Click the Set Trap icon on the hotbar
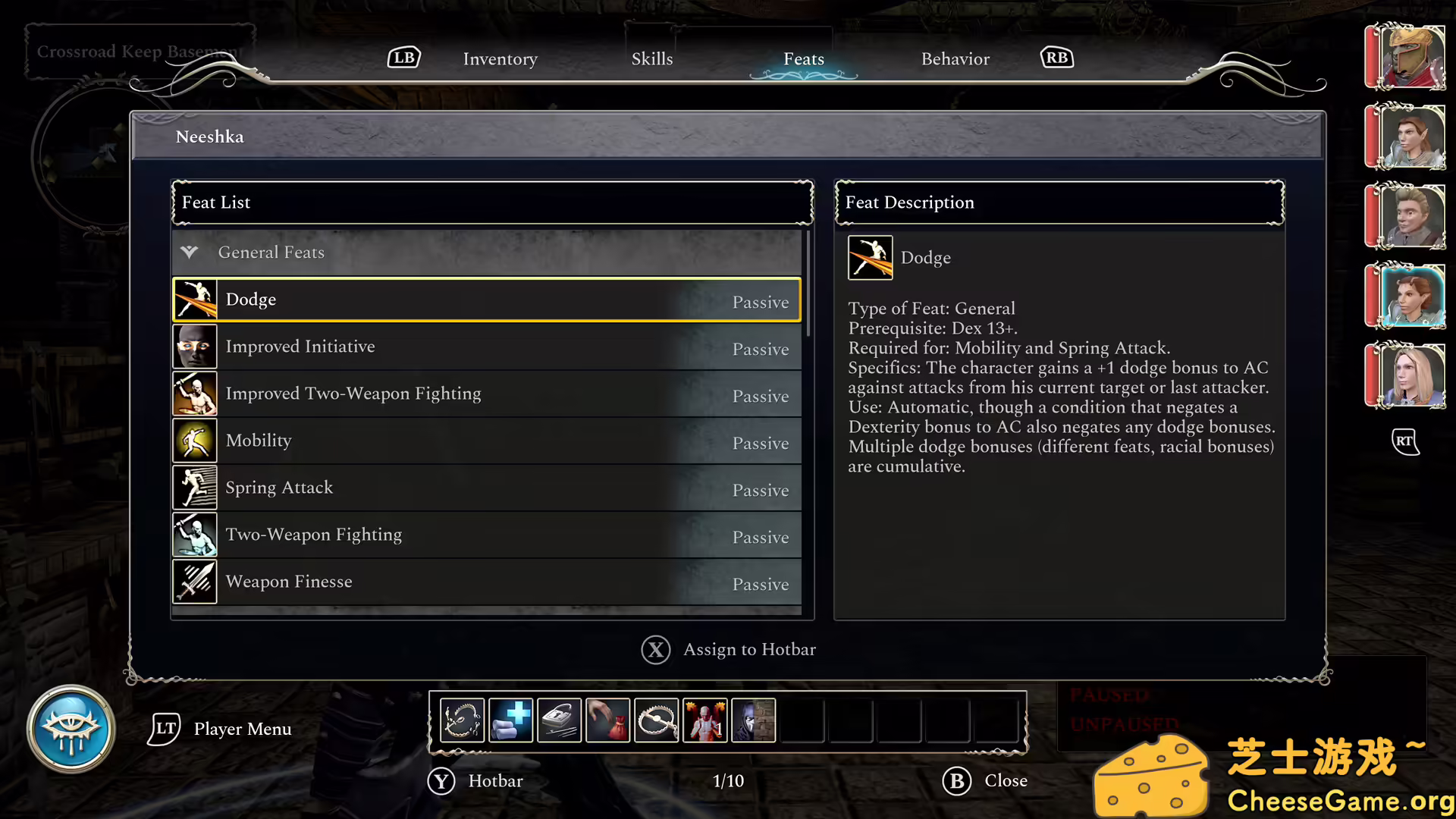This screenshot has height=819, width=1456. (656, 720)
